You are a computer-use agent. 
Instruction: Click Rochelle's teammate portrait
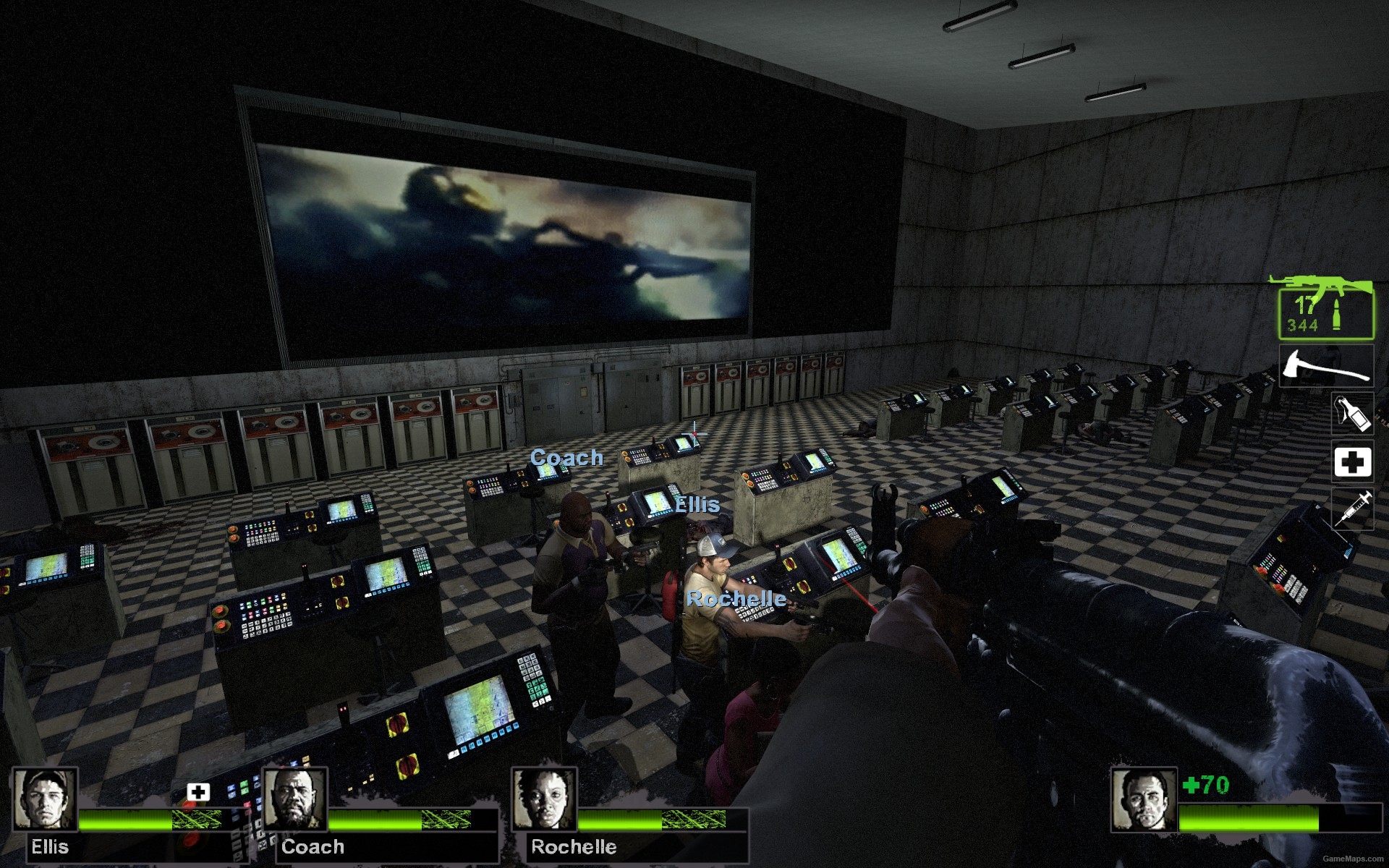(x=544, y=799)
